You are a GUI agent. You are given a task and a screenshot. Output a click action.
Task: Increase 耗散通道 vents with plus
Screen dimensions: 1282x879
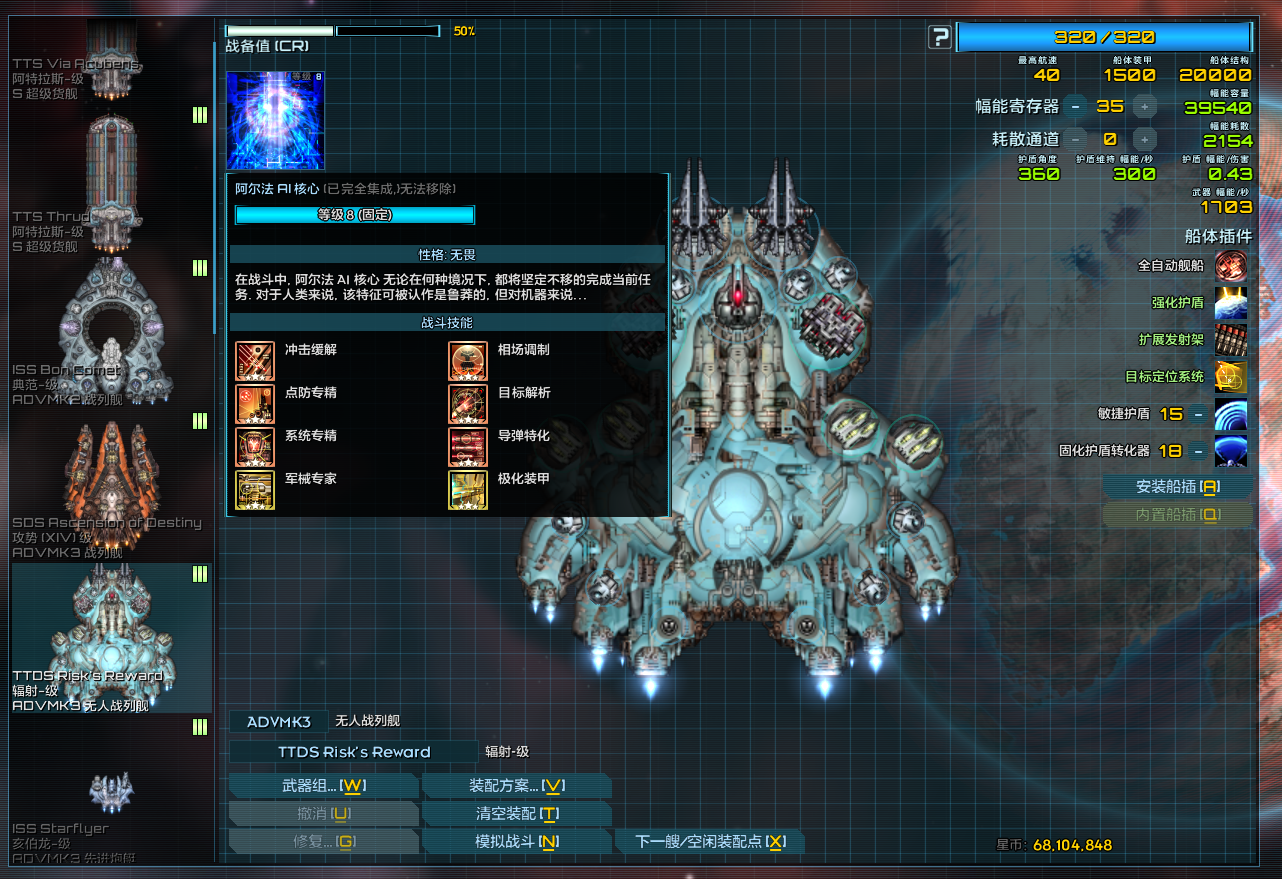coord(1144,139)
